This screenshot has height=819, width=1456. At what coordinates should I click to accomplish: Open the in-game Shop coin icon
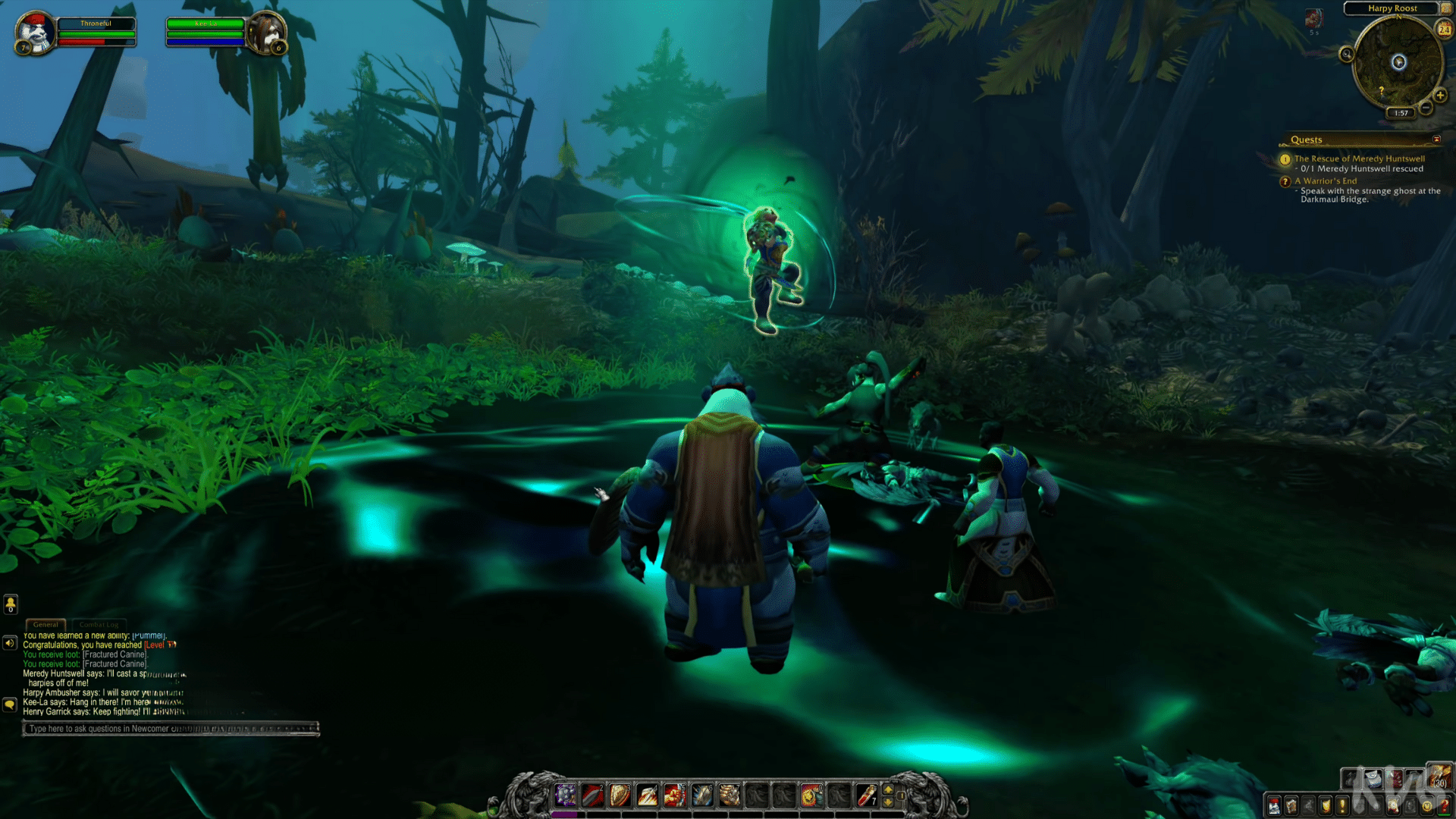click(1426, 806)
